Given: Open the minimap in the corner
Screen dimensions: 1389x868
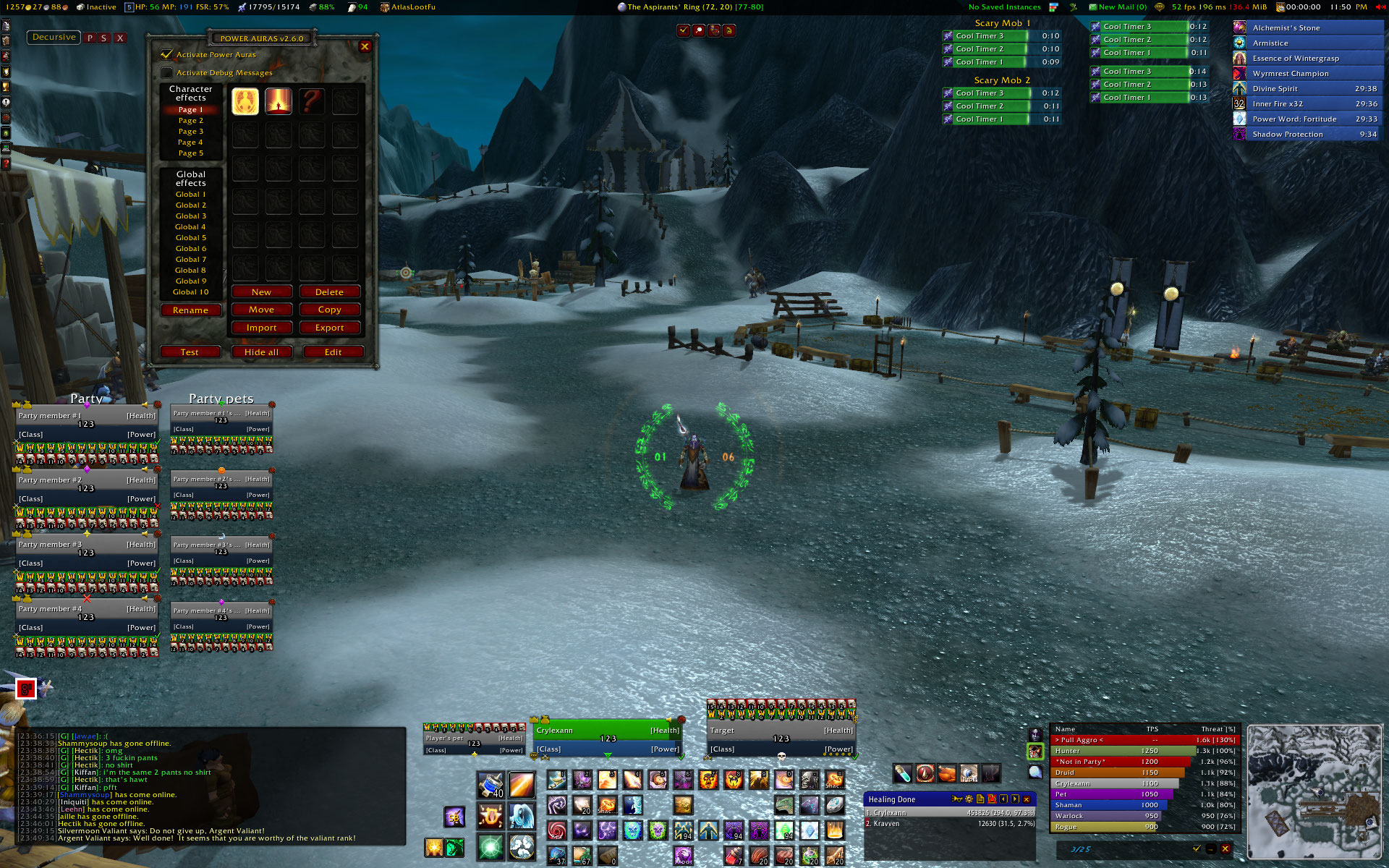Looking at the screenshot, I should 1314,791.
